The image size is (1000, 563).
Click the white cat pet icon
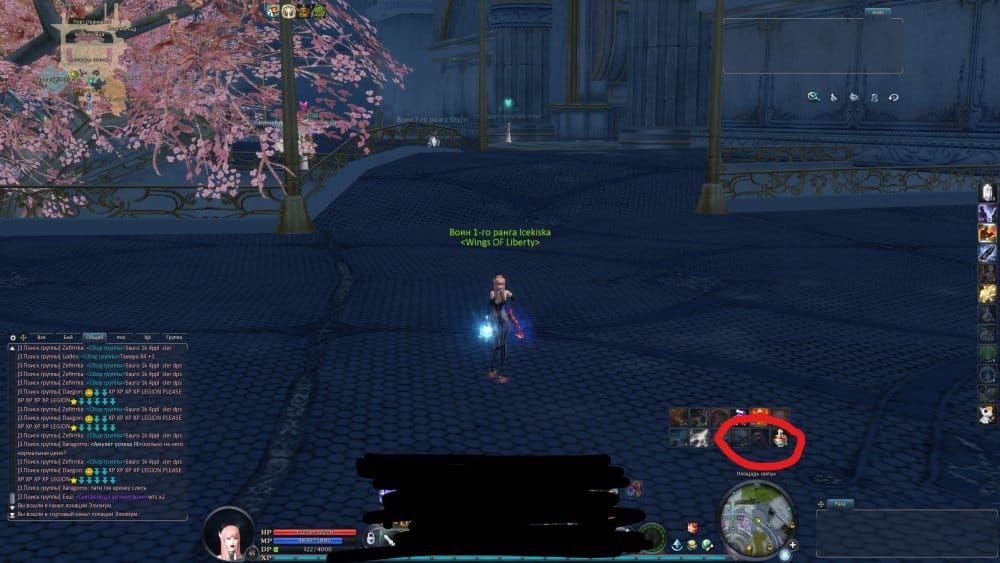point(987,413)
